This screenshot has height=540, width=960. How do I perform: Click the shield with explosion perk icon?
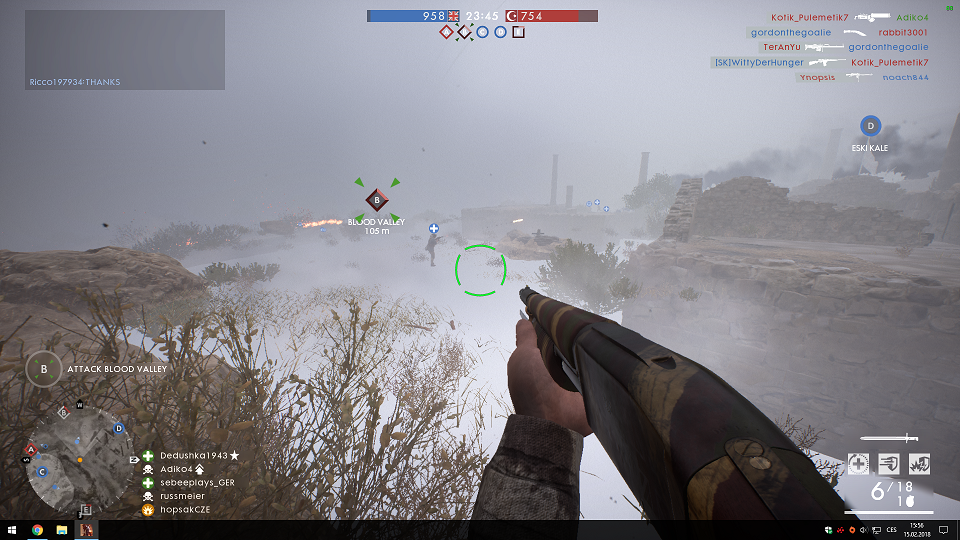click(918, 463)
